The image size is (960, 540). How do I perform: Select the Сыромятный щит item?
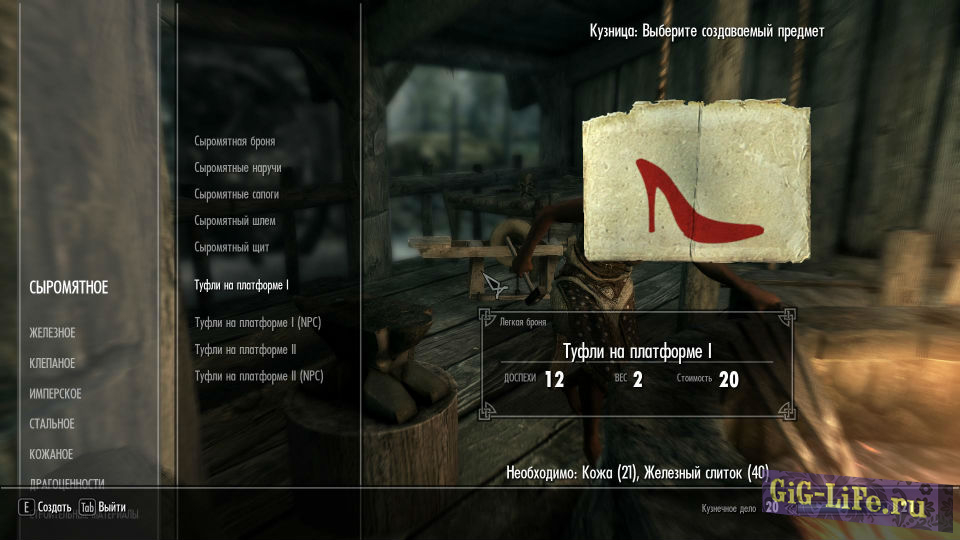[x=231, y=246]
